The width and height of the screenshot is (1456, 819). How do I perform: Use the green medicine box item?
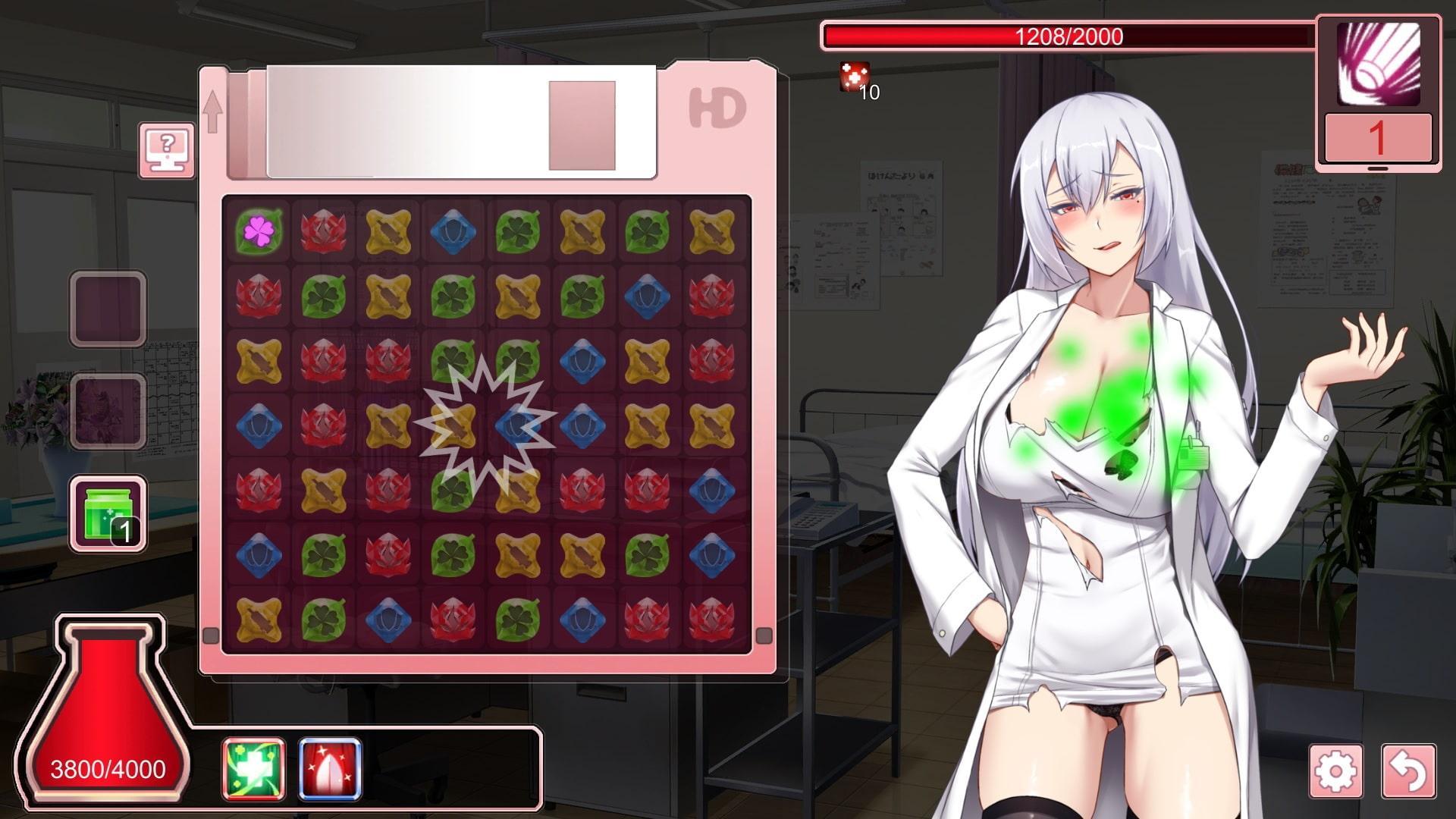(x=108, y=513)
